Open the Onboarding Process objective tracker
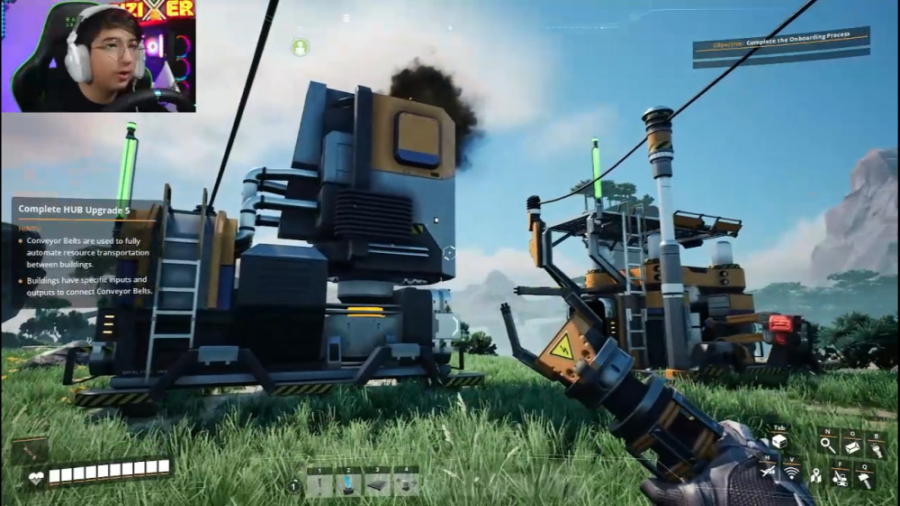The height and width of the screenshot is (506, 900). tap(781, 45)
